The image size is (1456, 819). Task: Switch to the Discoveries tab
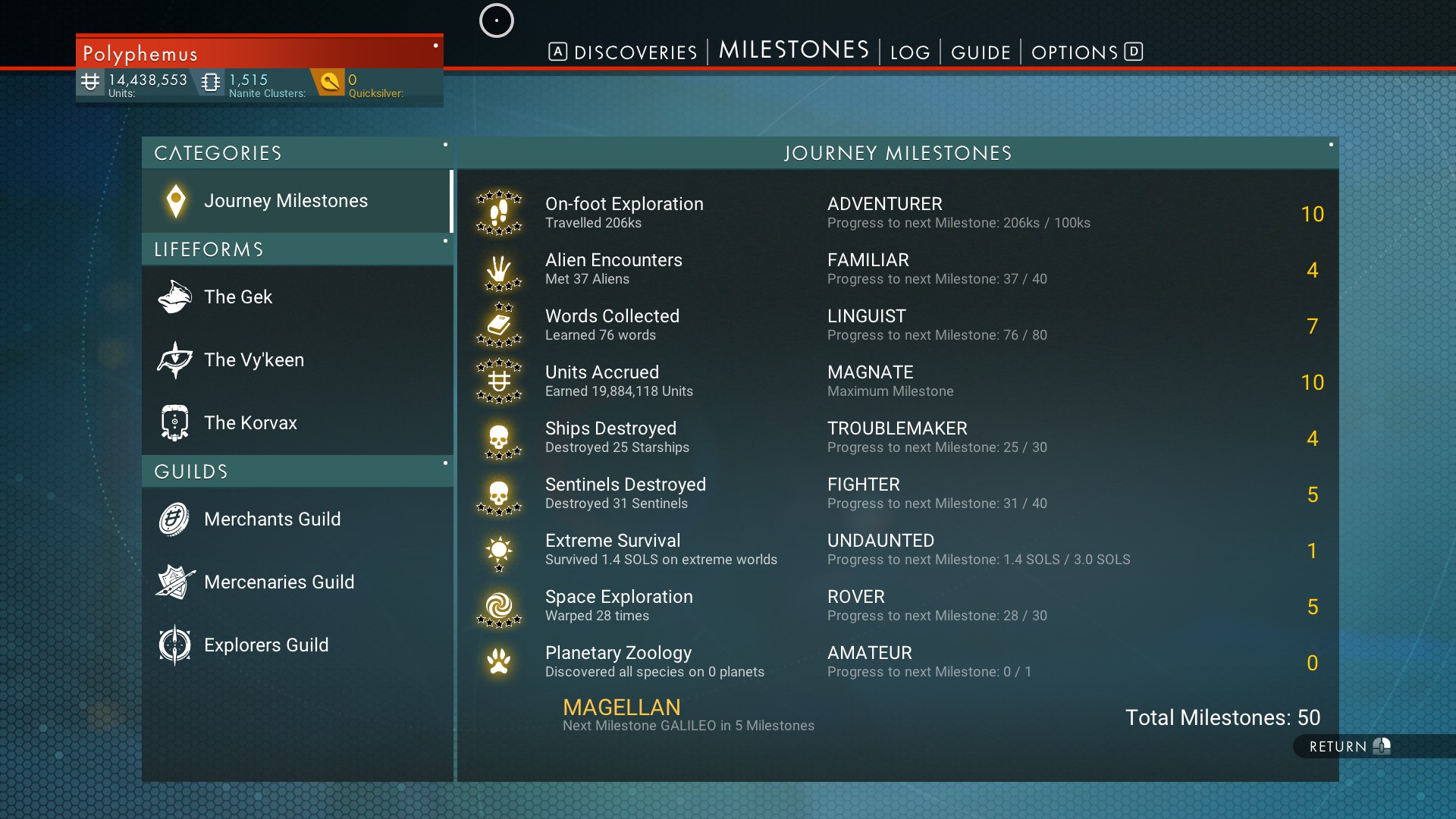635,52
